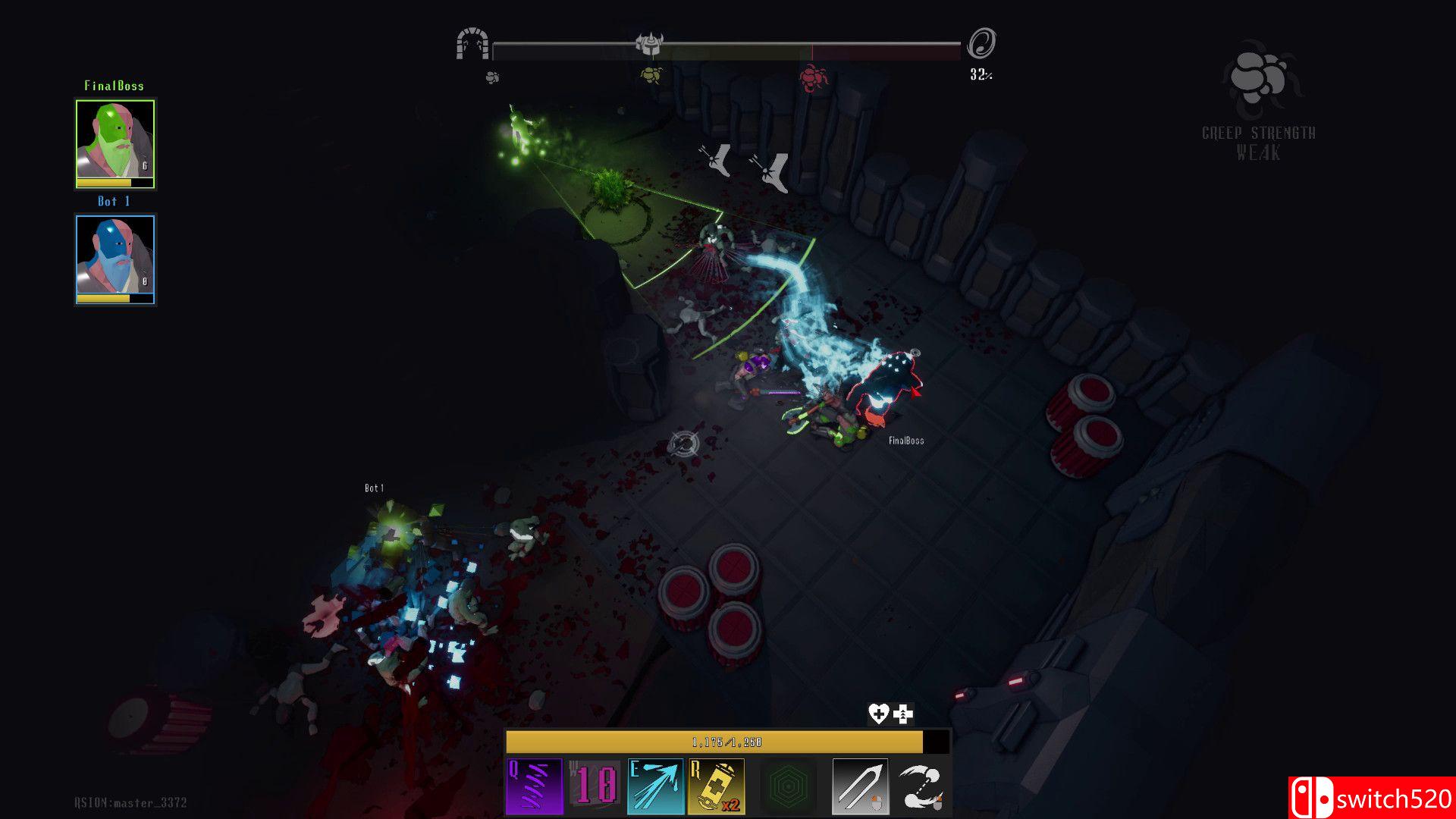Click the W ability showing 10 charges
This screenshot has height=819, width=1456.
point(595,785)
